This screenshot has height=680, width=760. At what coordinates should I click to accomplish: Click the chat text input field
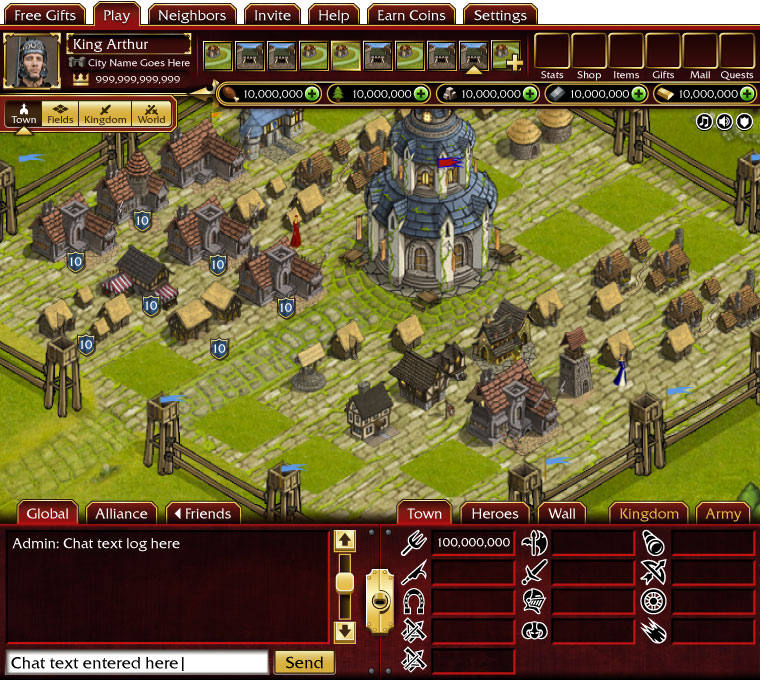coord(137,662)
